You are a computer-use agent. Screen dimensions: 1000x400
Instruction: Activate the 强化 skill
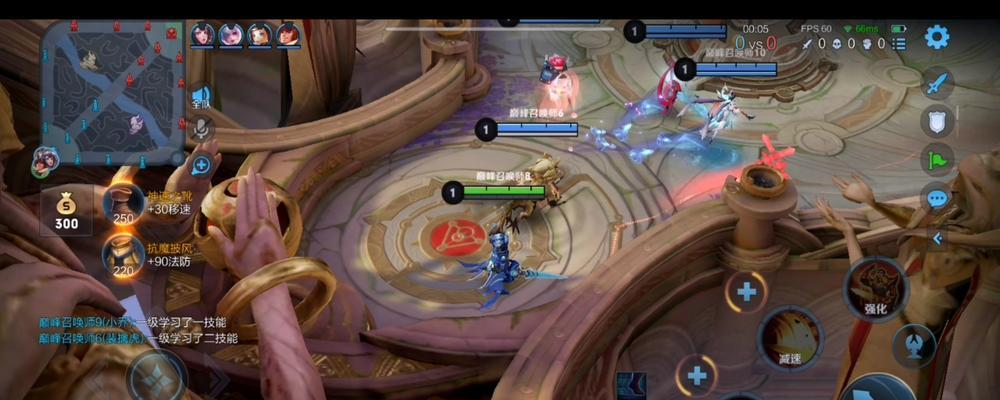(x=875, y=290)
